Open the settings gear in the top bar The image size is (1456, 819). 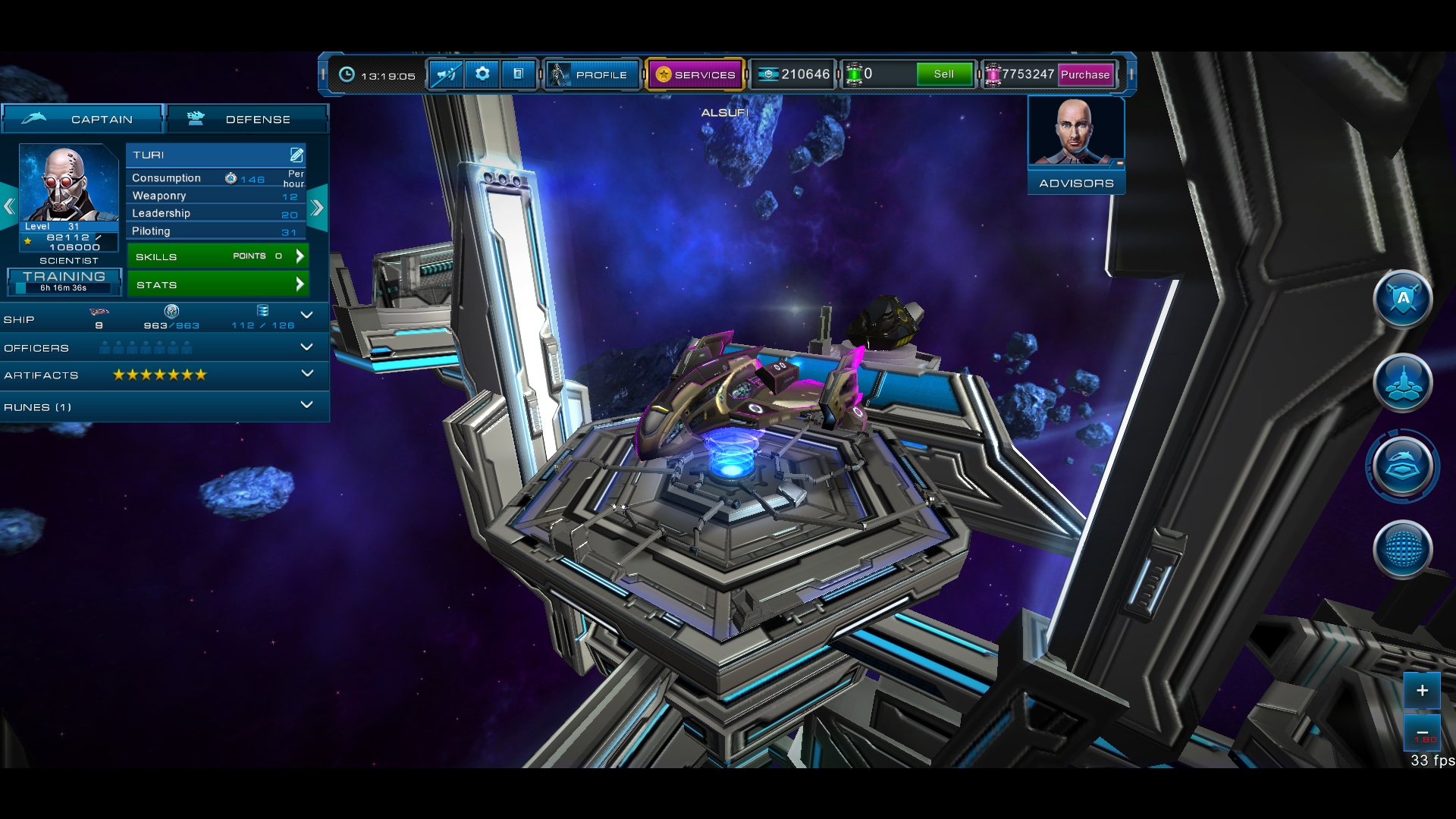(482, 74)
